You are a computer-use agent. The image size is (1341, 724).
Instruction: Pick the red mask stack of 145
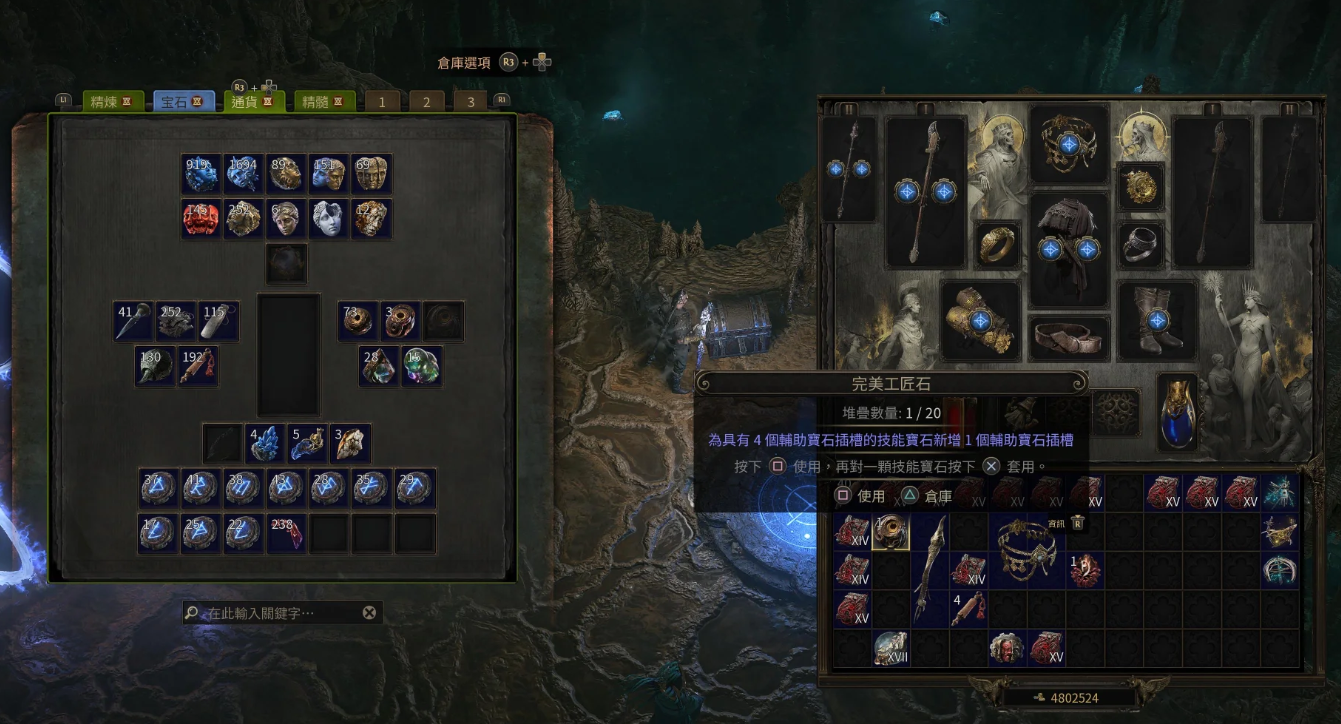pos(202,219)
